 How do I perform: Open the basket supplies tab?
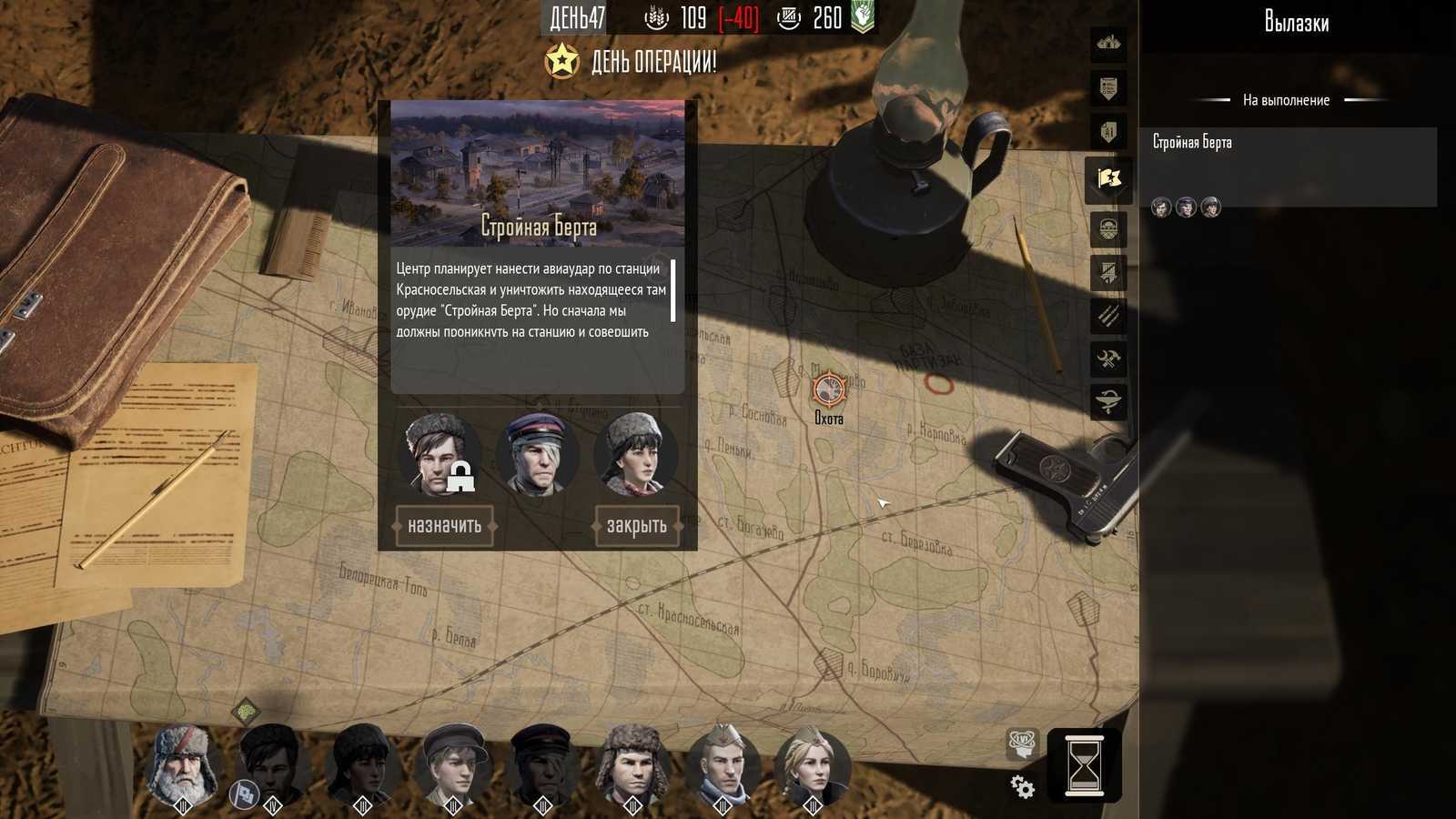pos(1108,229)
